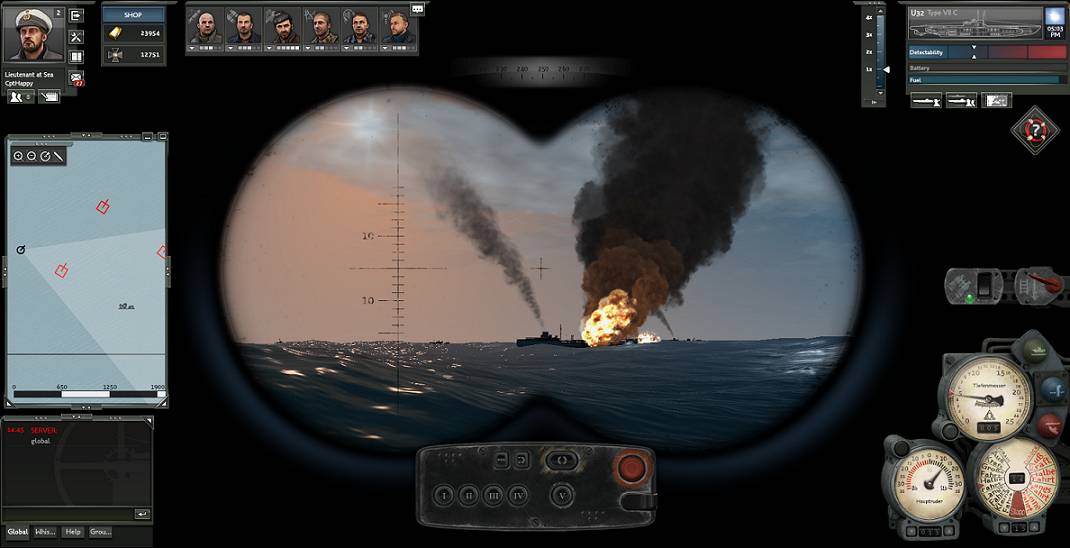Open the mail envelope with 27 badge
Image resolution: width=1070 pixels, height=548 pixels.
click(76, 77)
